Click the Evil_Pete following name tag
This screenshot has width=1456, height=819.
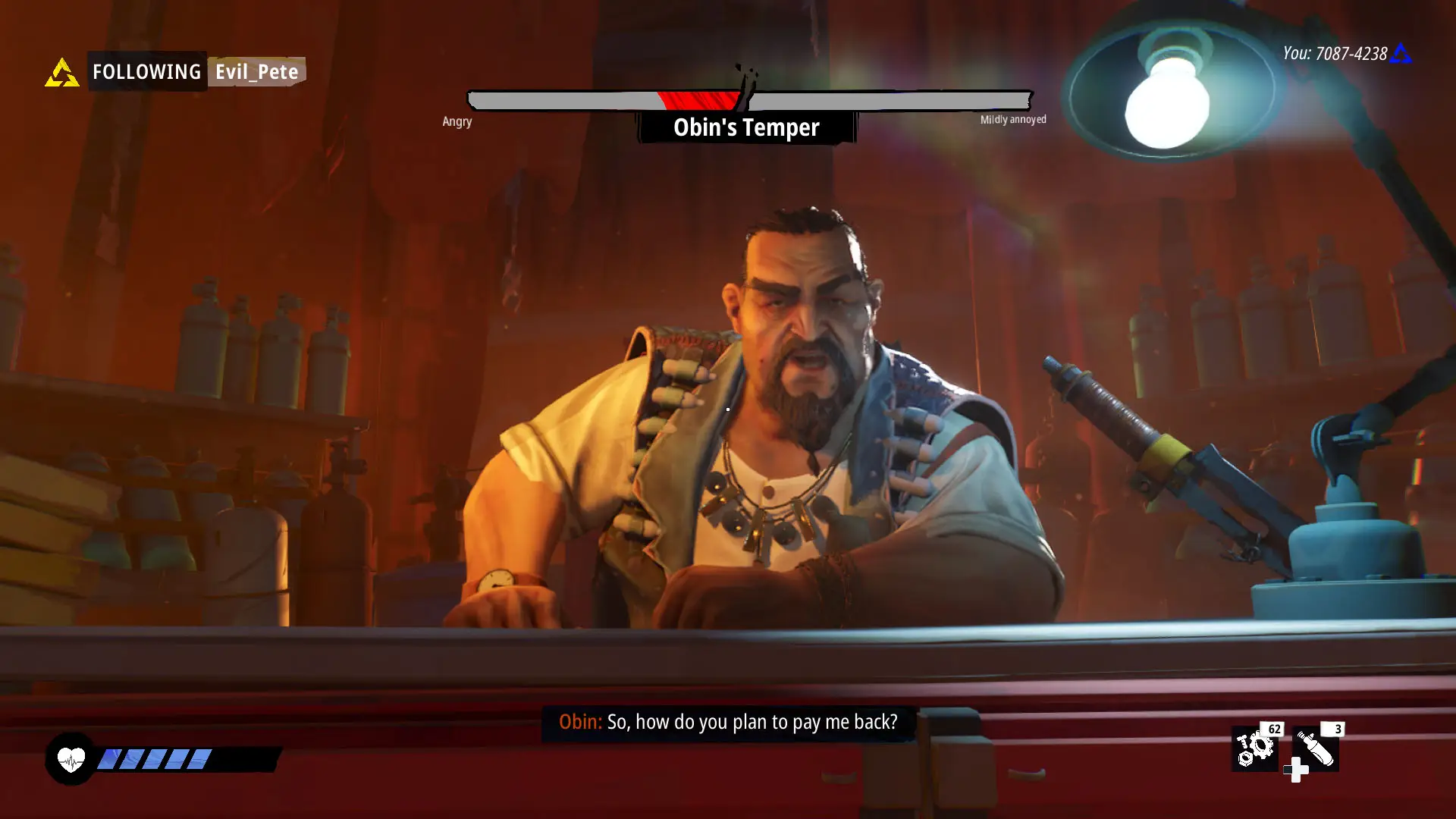[256, 72]
